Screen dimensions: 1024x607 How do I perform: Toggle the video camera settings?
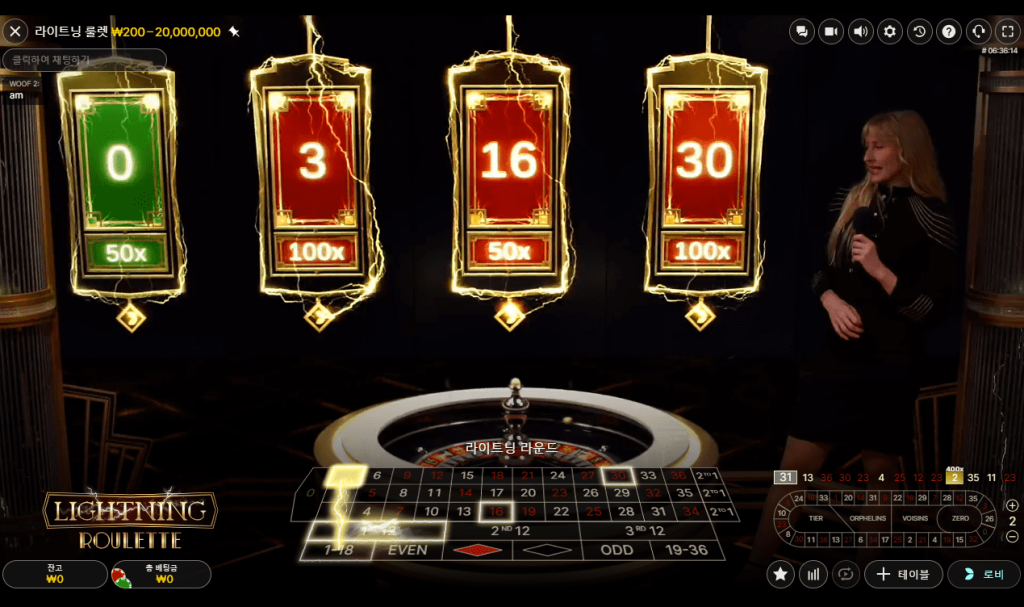831,31
